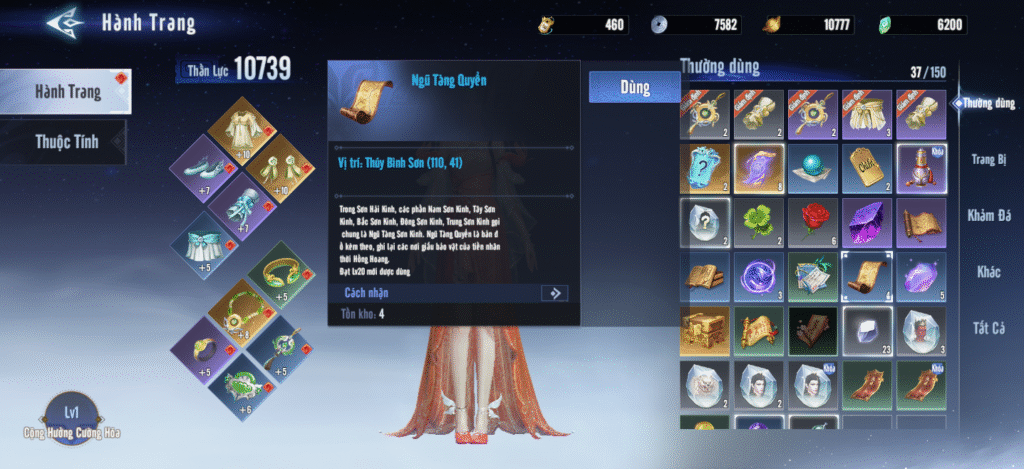Switch to the Thuộc Tính tab

66,141
